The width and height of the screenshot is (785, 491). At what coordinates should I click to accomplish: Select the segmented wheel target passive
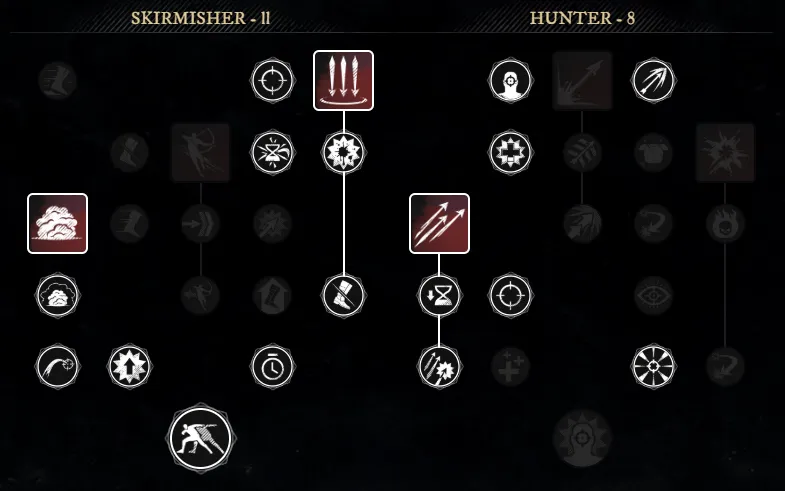coord(654,366)
